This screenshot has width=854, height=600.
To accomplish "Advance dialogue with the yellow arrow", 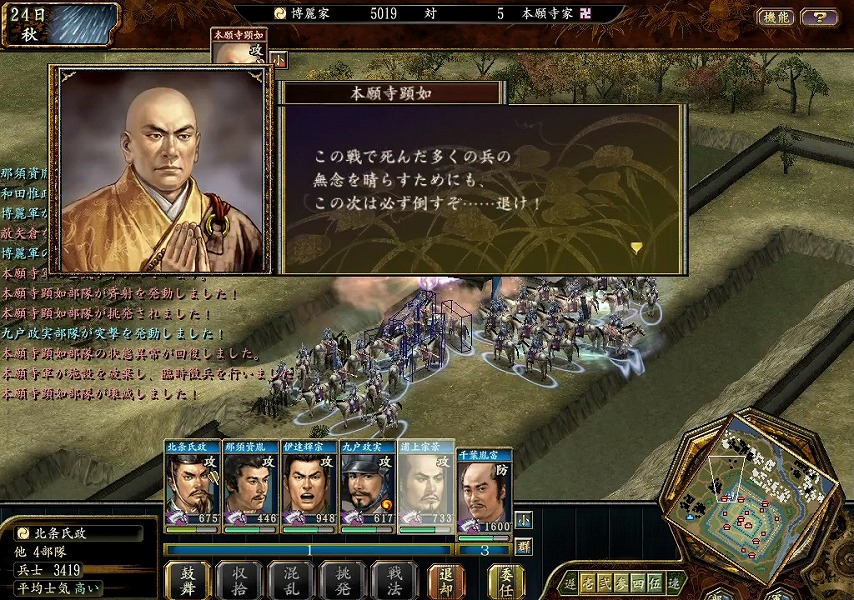I will click(636, 247).
